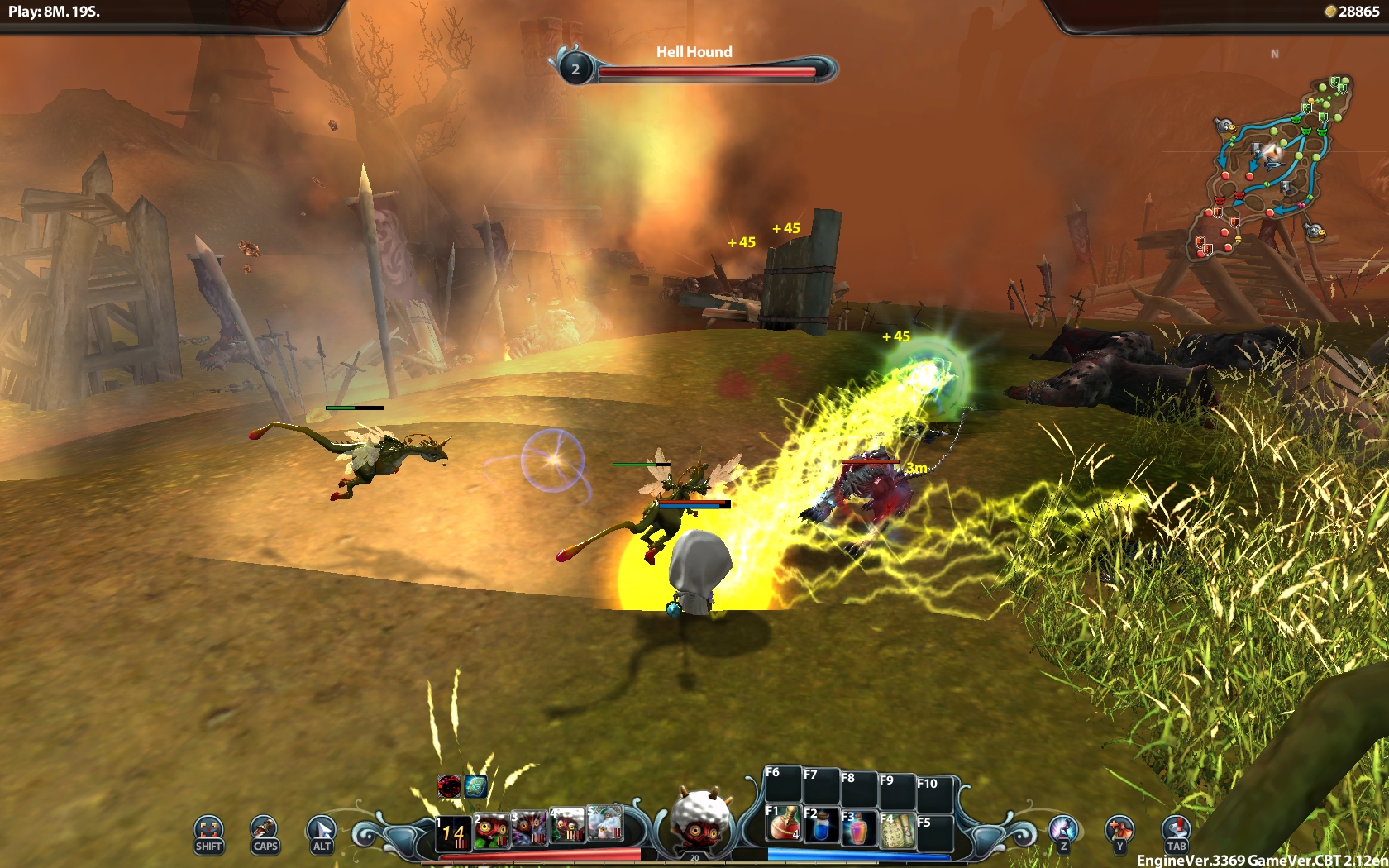Viewport: 1389px width, 868px height.
Task: Trigger skill slot 4 ability
Action: 567,826
